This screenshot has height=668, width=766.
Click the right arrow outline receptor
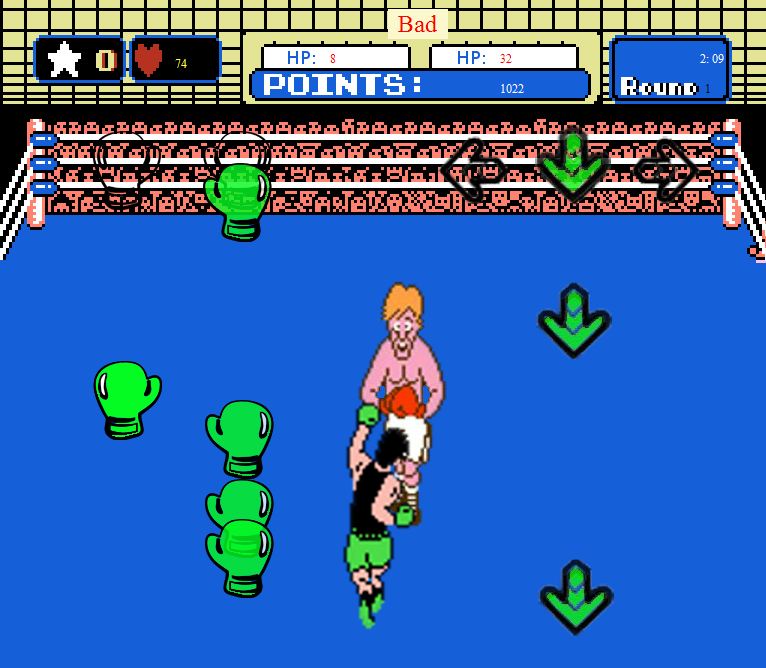click(667, 168)
